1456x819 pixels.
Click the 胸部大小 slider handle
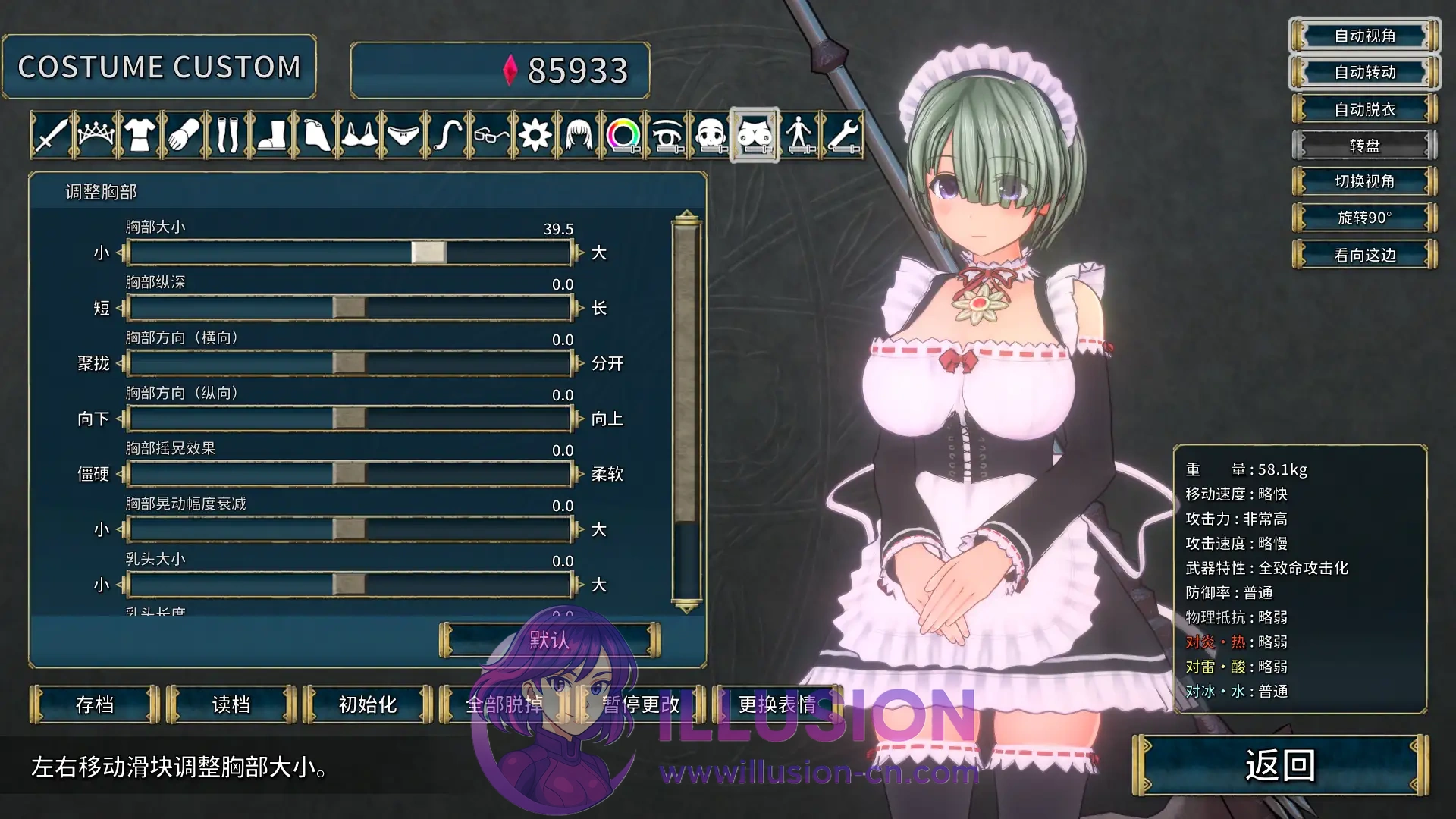(428, 253)
